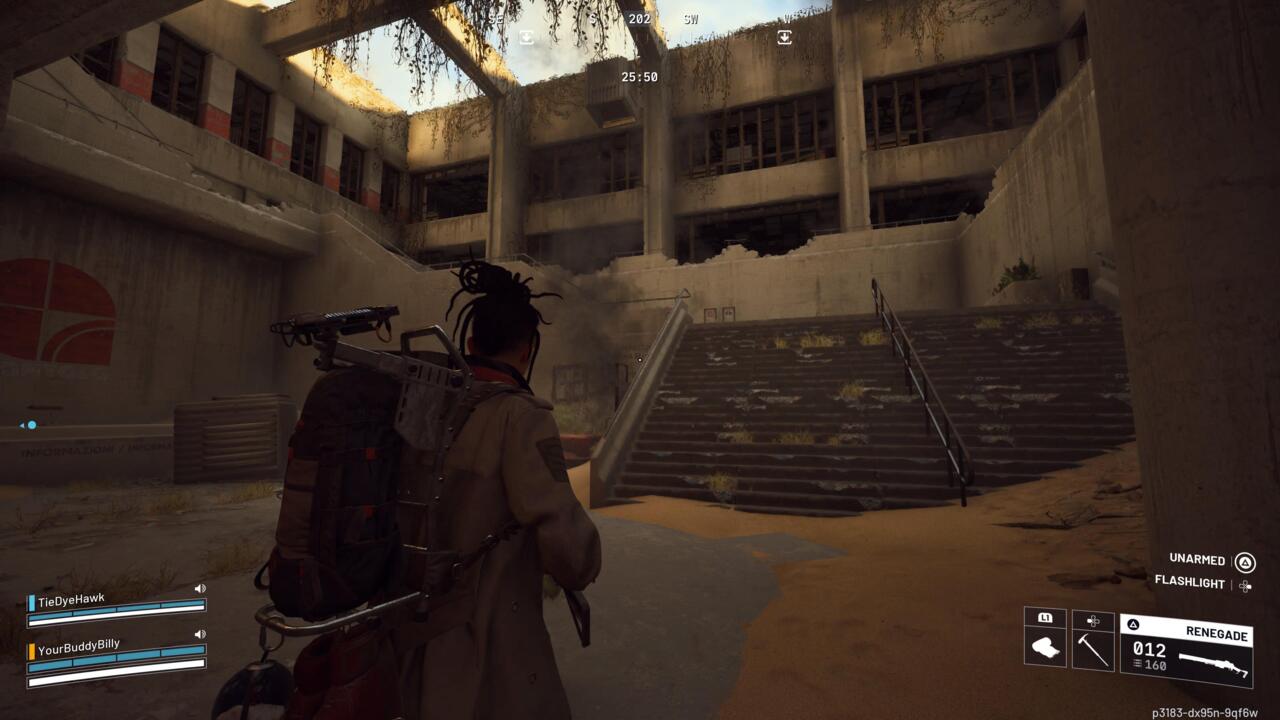This screenshot has width=1280, height=720.
Task: Select the SW heading on the compass
Action: click(x=689, y=18)
